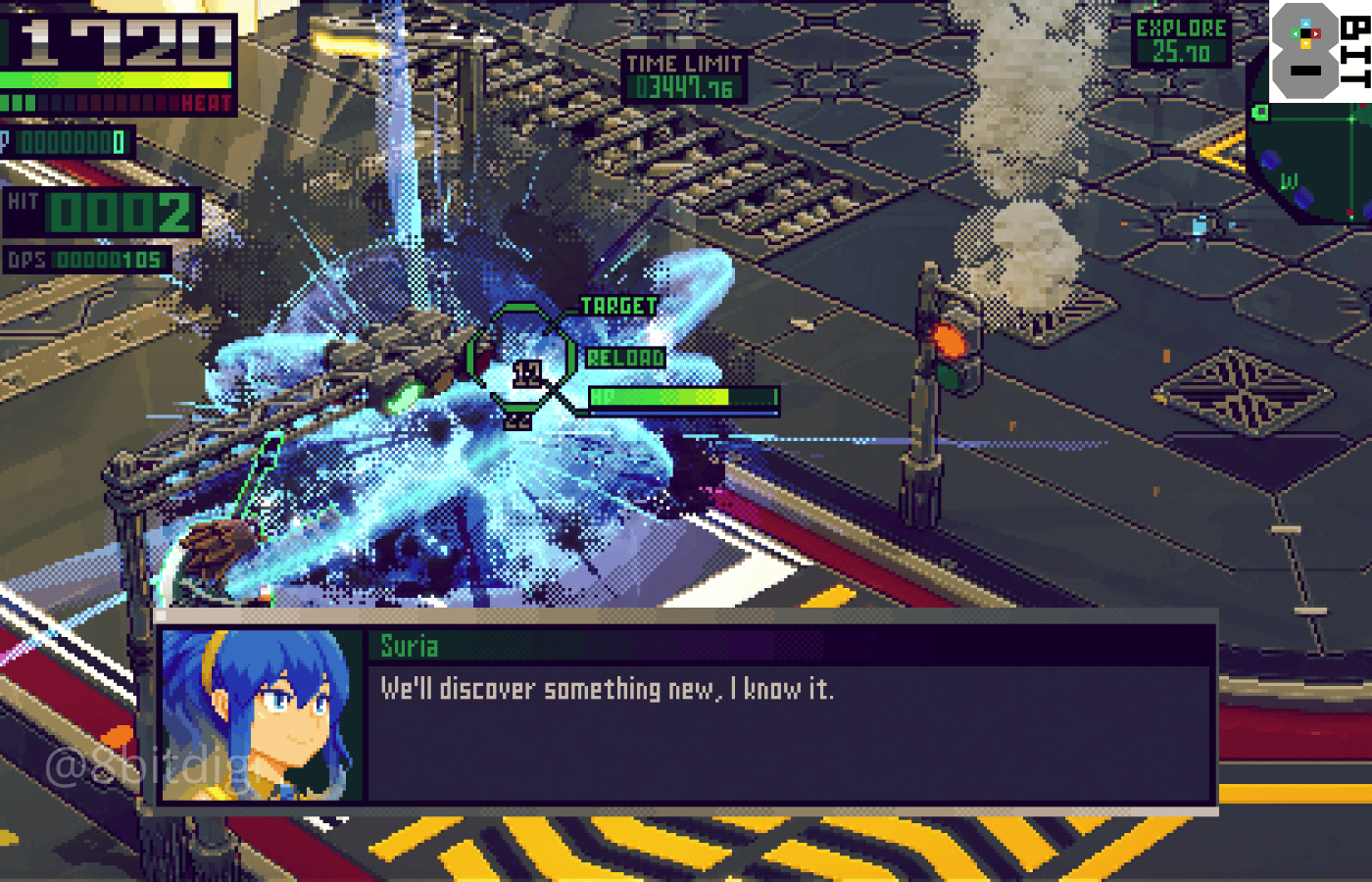This screenshot has width=1372, height=882.
Task: Click the 8-bit channel logo overlay
Action: pos(1319,51)
